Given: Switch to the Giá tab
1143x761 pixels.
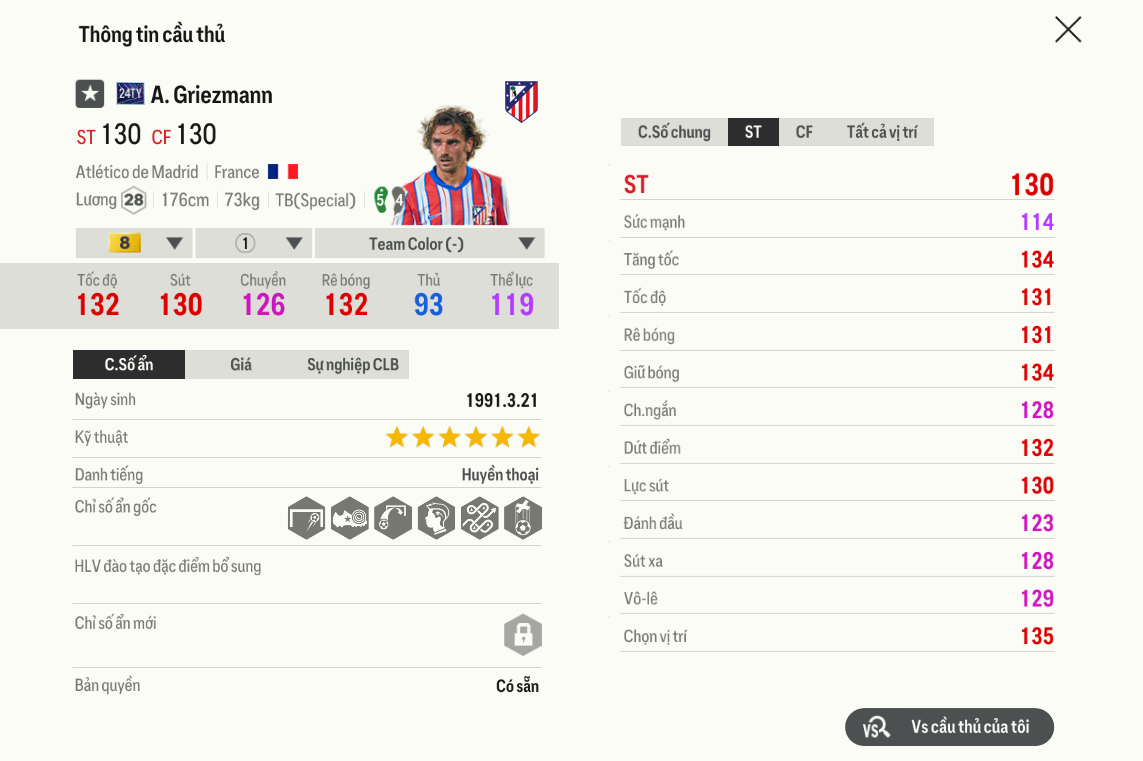Looking at the screenshot, I should pos(241,365).
